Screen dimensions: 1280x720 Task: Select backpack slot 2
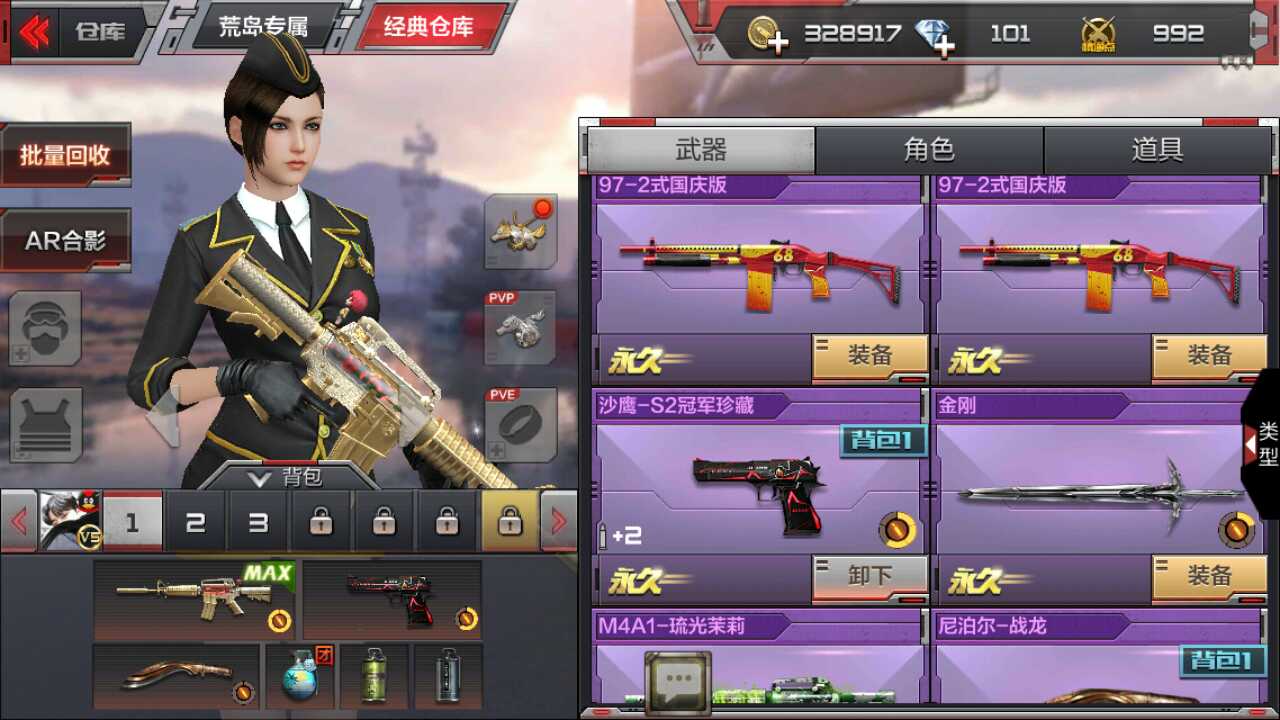[194, 522]
